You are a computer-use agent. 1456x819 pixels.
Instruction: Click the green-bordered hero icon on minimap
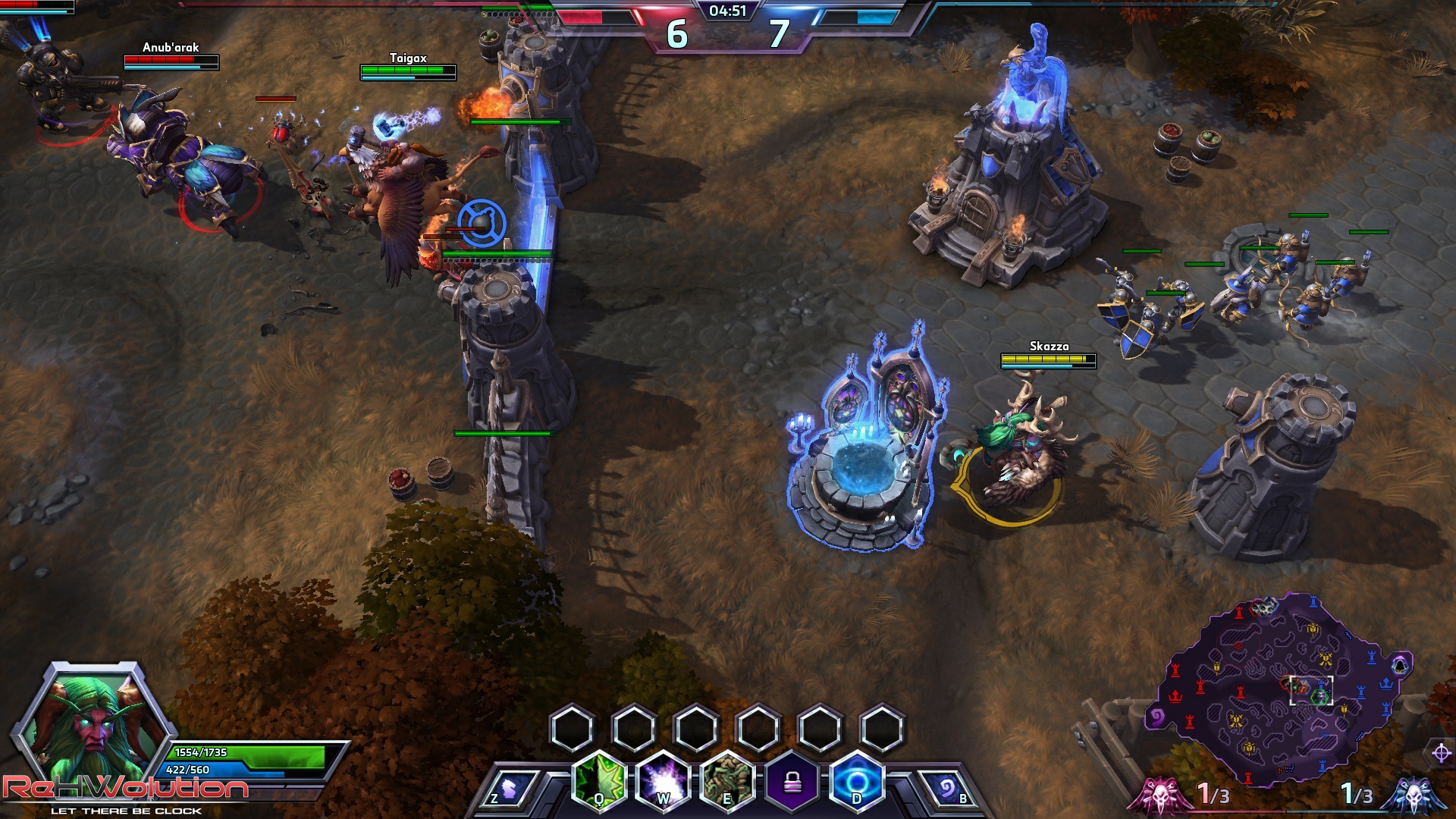point(1321,696)
